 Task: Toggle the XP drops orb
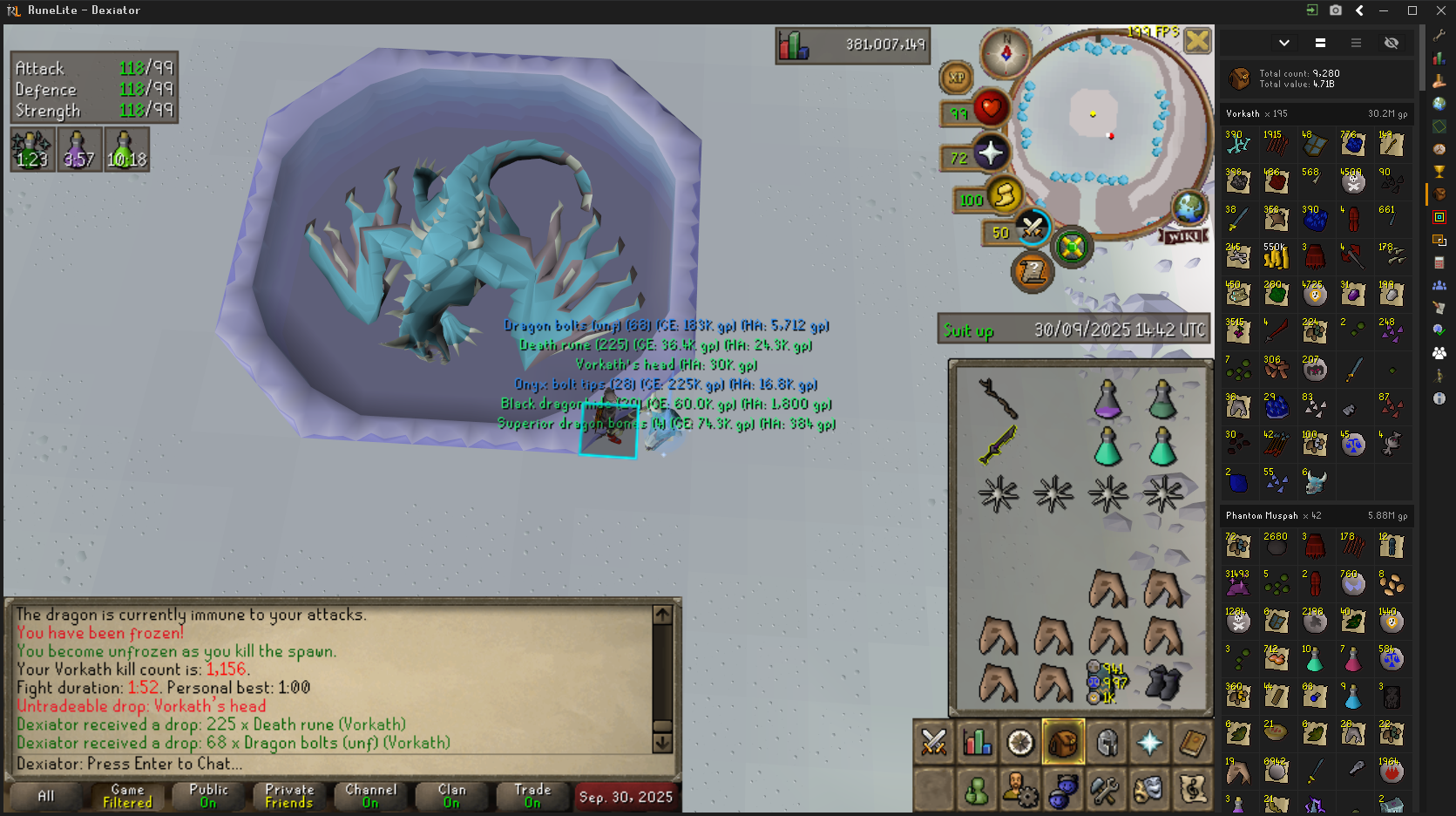956,78
